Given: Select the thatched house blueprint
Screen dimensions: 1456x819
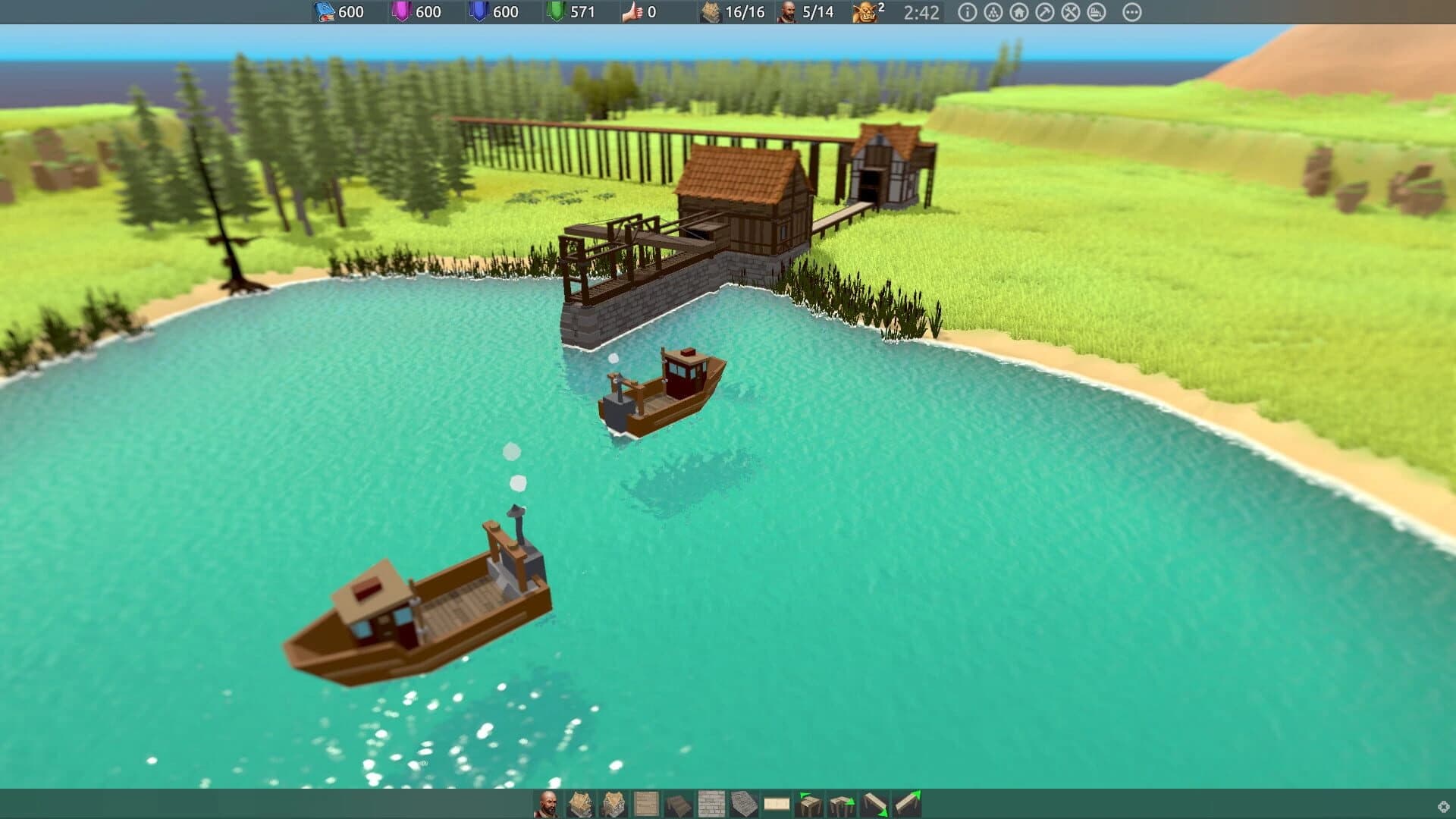Looking at the screenshot, I should [x=579, y=802].
